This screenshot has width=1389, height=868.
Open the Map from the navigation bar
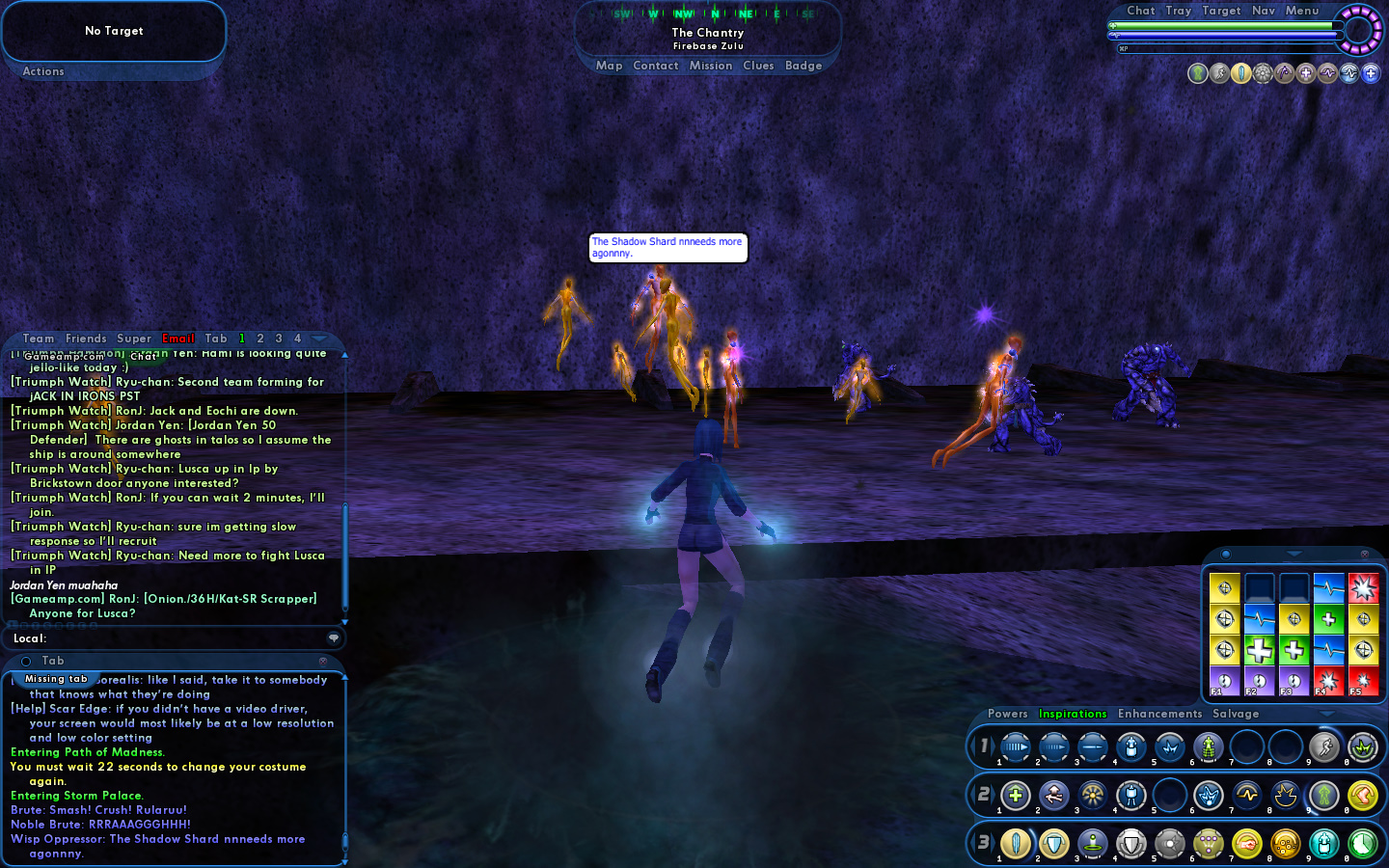609,66
